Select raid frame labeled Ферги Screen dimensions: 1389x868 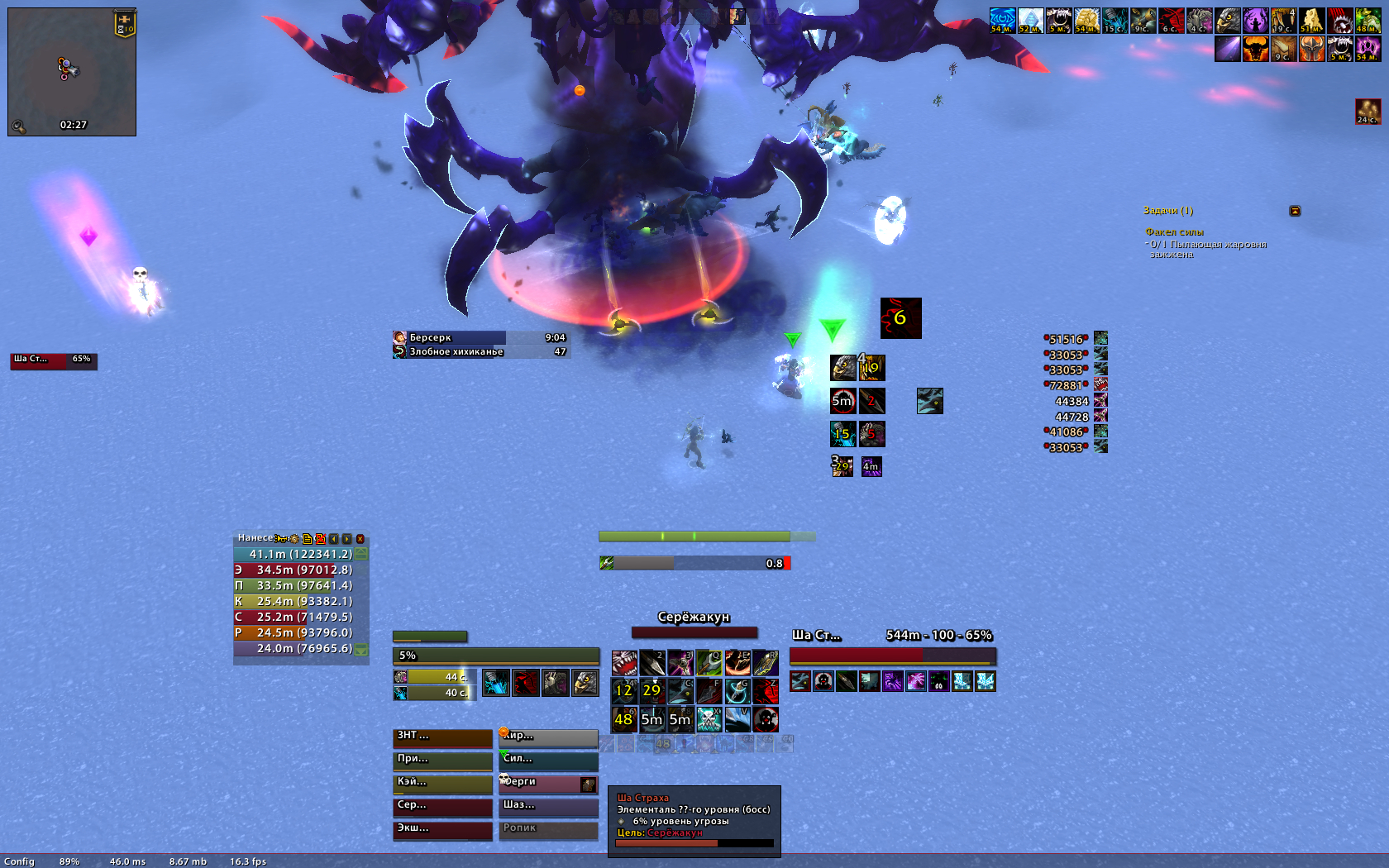tap(548, 783)
